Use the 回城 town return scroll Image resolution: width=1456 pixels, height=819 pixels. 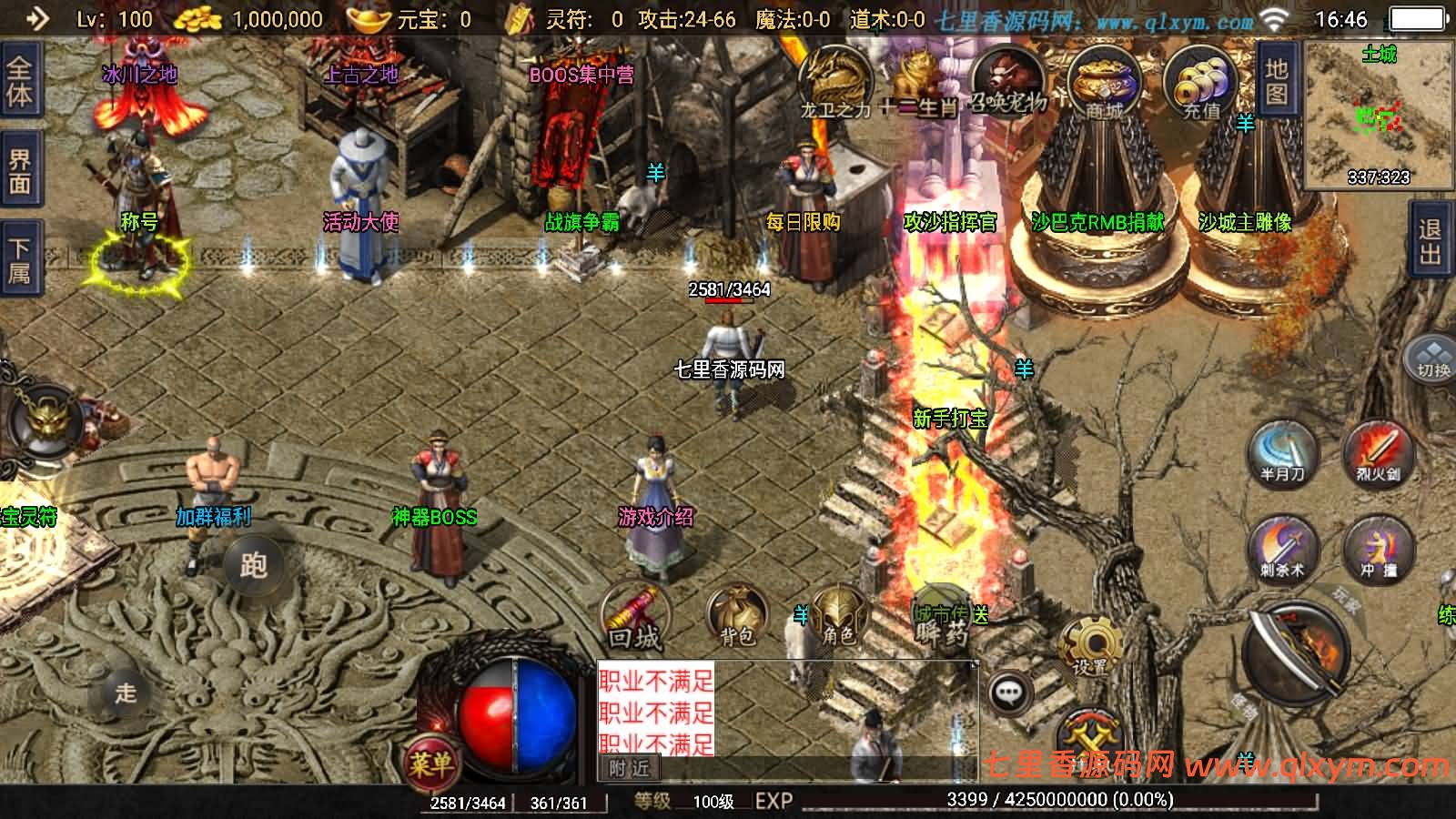(634, 616)
